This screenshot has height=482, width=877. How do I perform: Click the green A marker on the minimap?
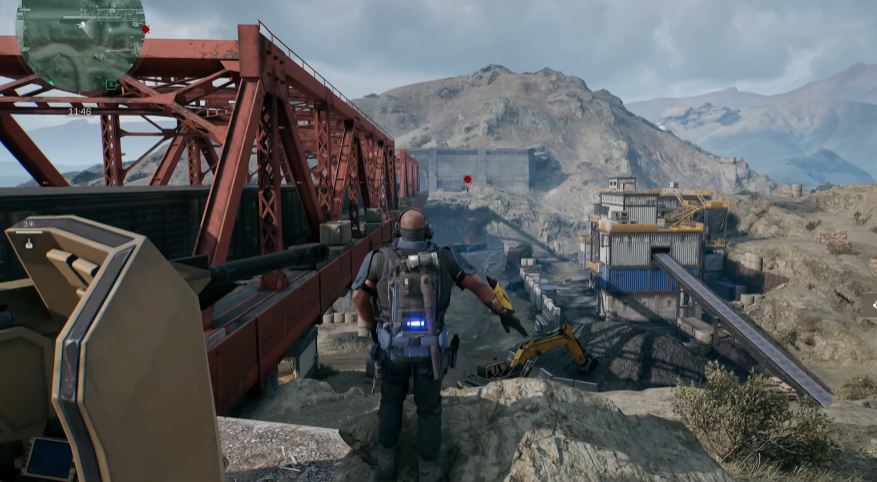pos(112,85)
